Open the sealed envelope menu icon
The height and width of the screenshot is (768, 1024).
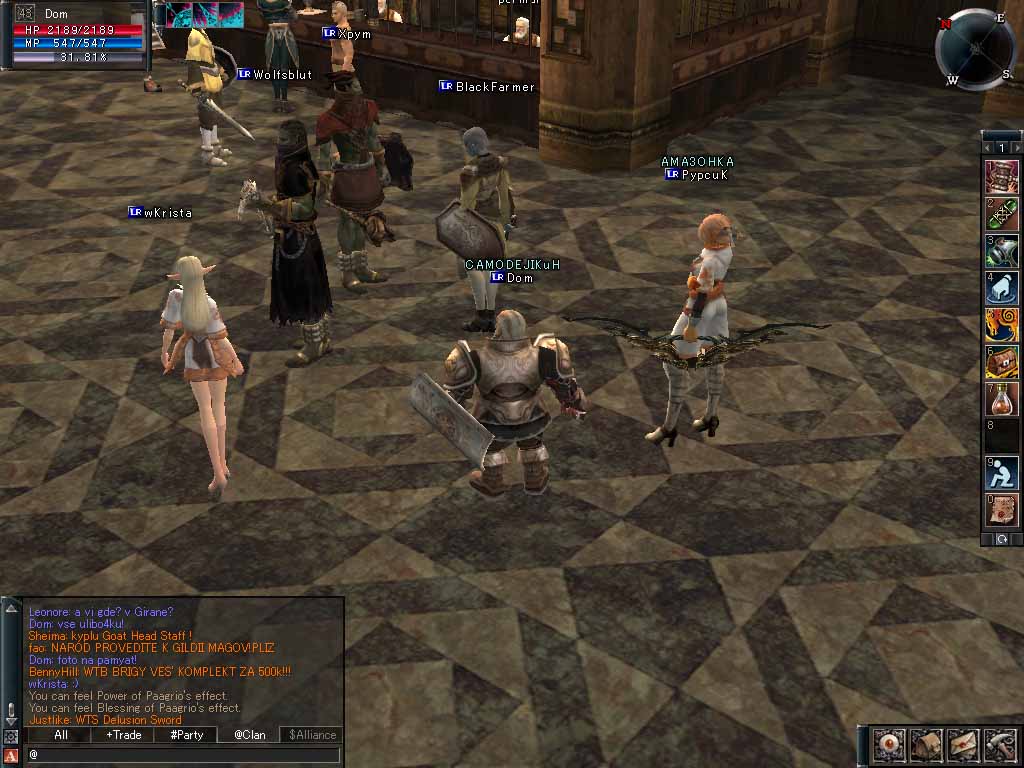click(962, 745)
